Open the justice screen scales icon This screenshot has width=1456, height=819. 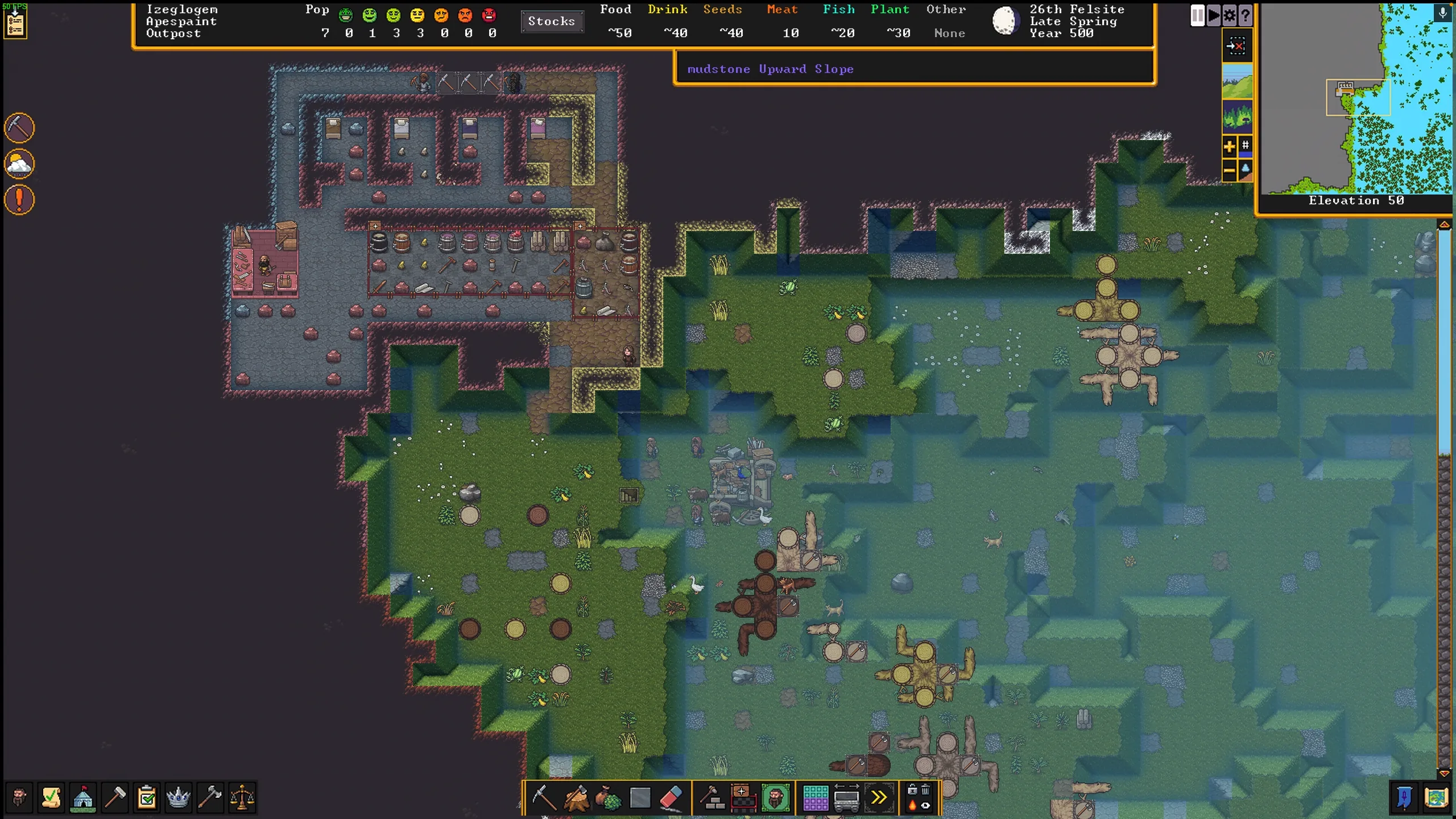tap(241, 797)
